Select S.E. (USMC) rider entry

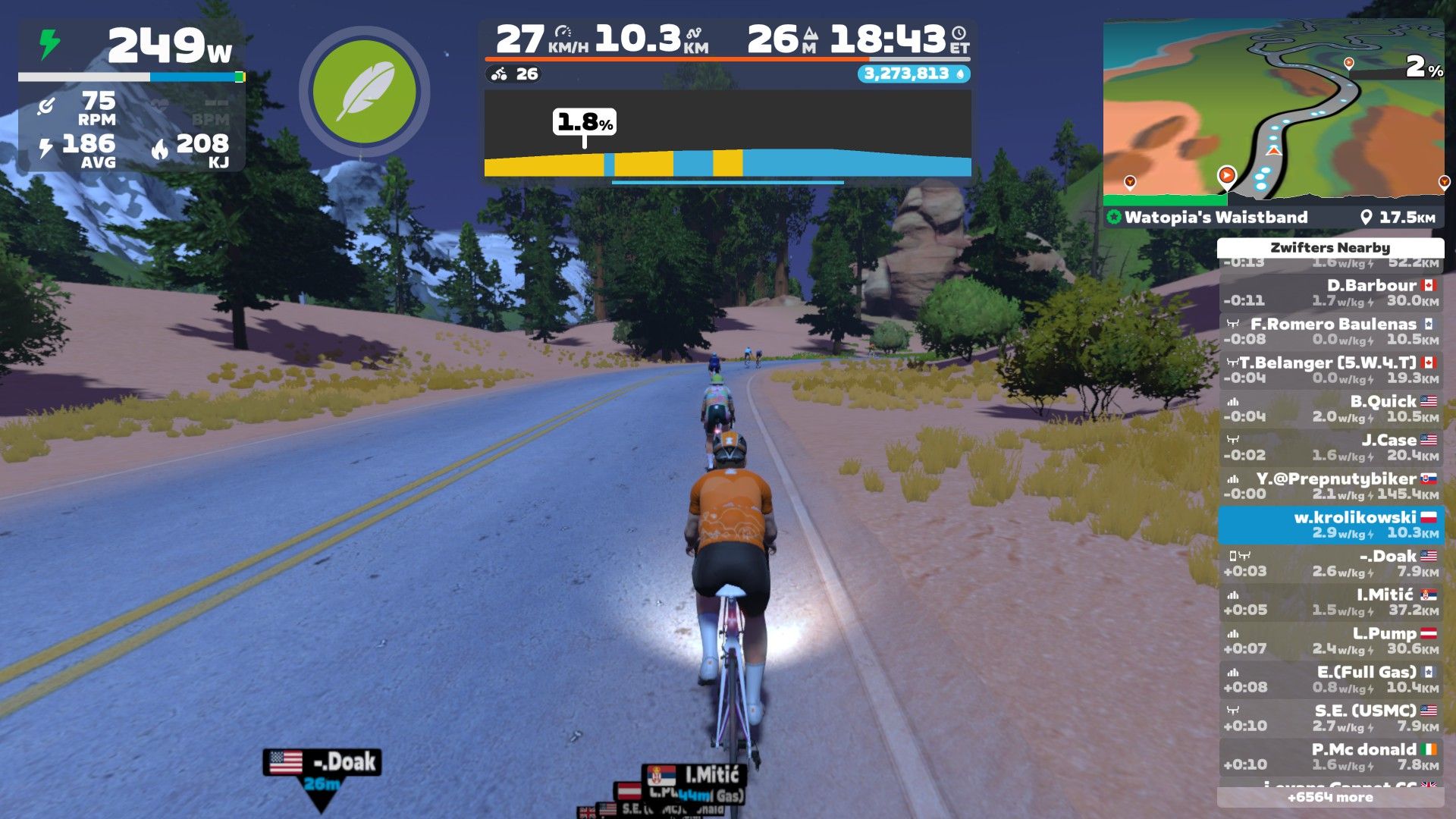coord(1331,718)
